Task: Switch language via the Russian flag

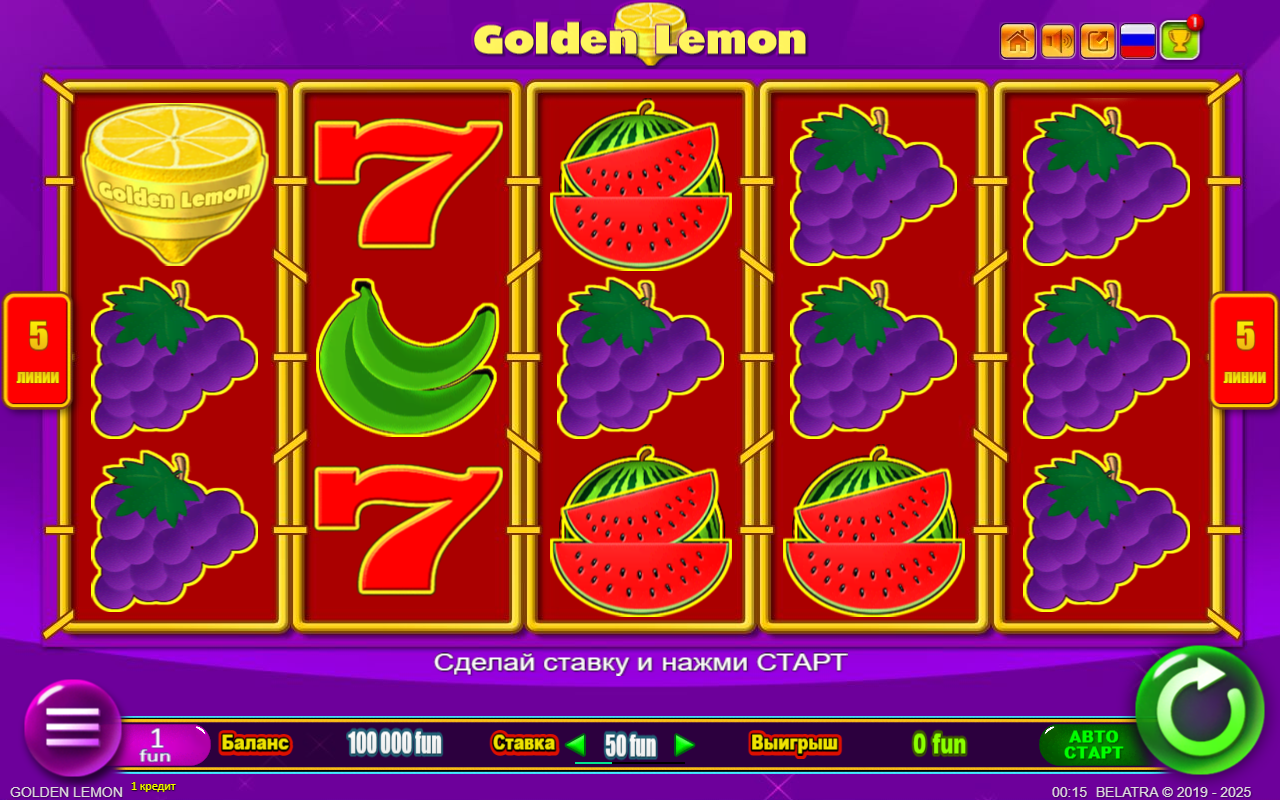Action: 1137,41
